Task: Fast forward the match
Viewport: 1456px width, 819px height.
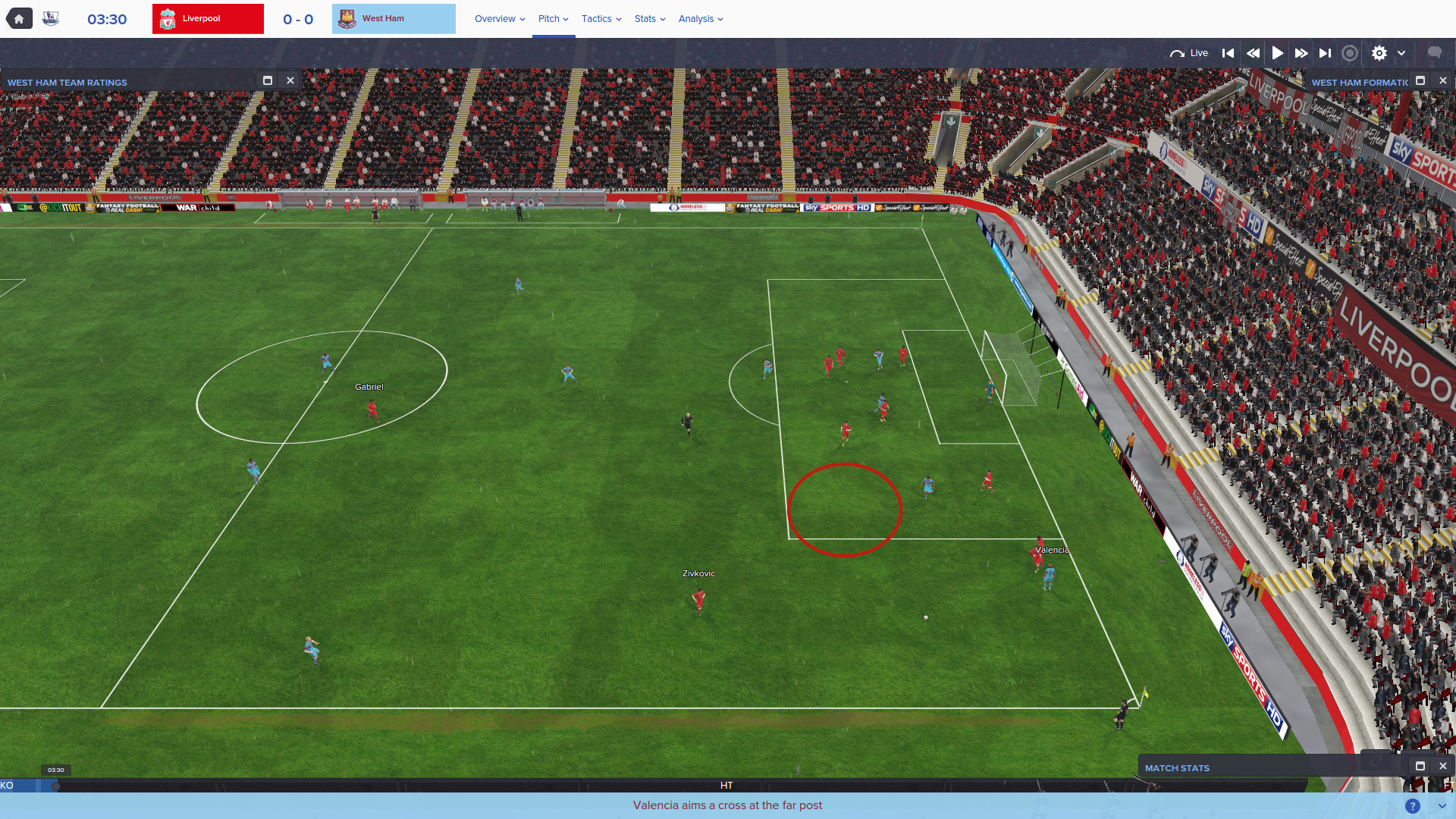Action: 1301,53
